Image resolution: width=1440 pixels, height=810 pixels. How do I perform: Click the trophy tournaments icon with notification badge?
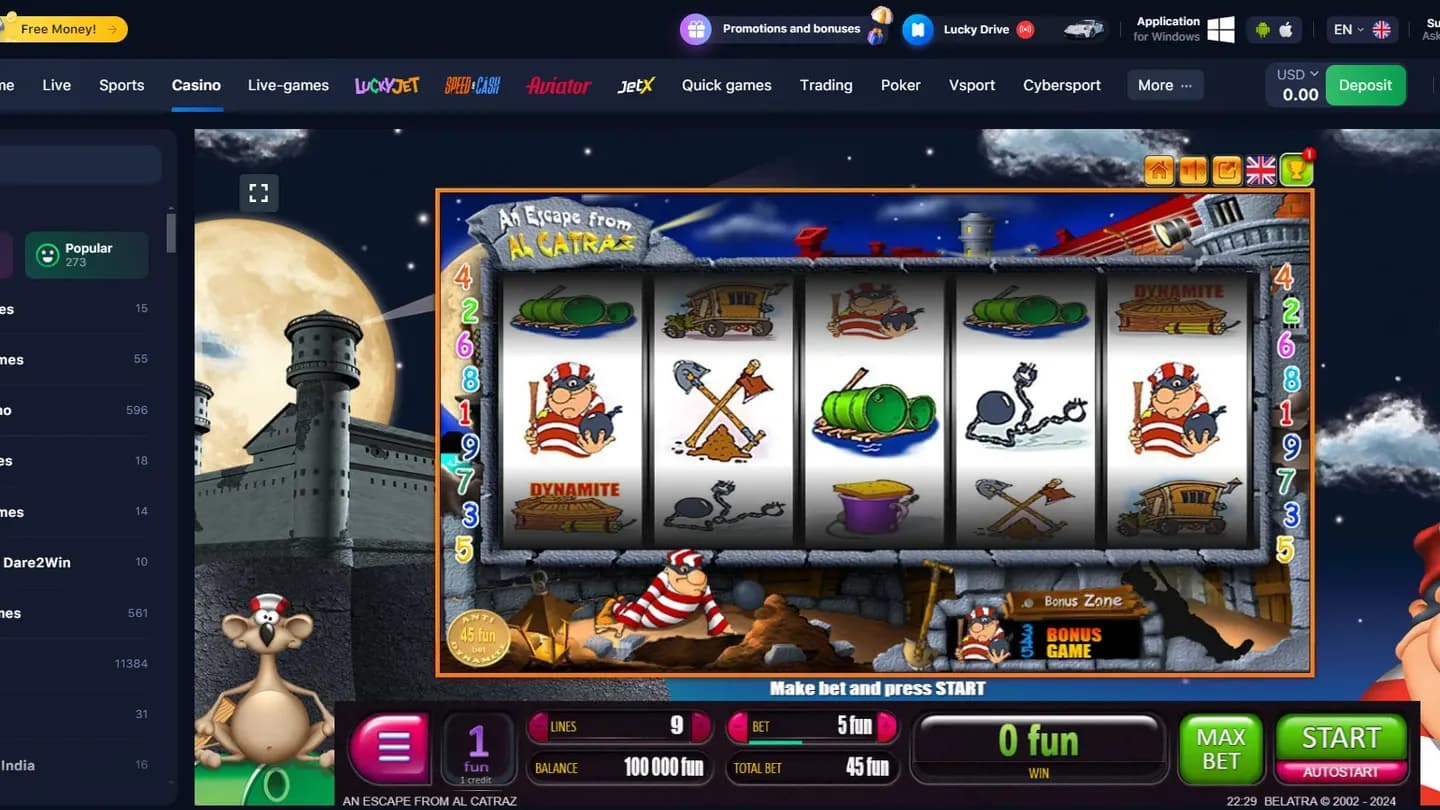[x=1295, y=170]
